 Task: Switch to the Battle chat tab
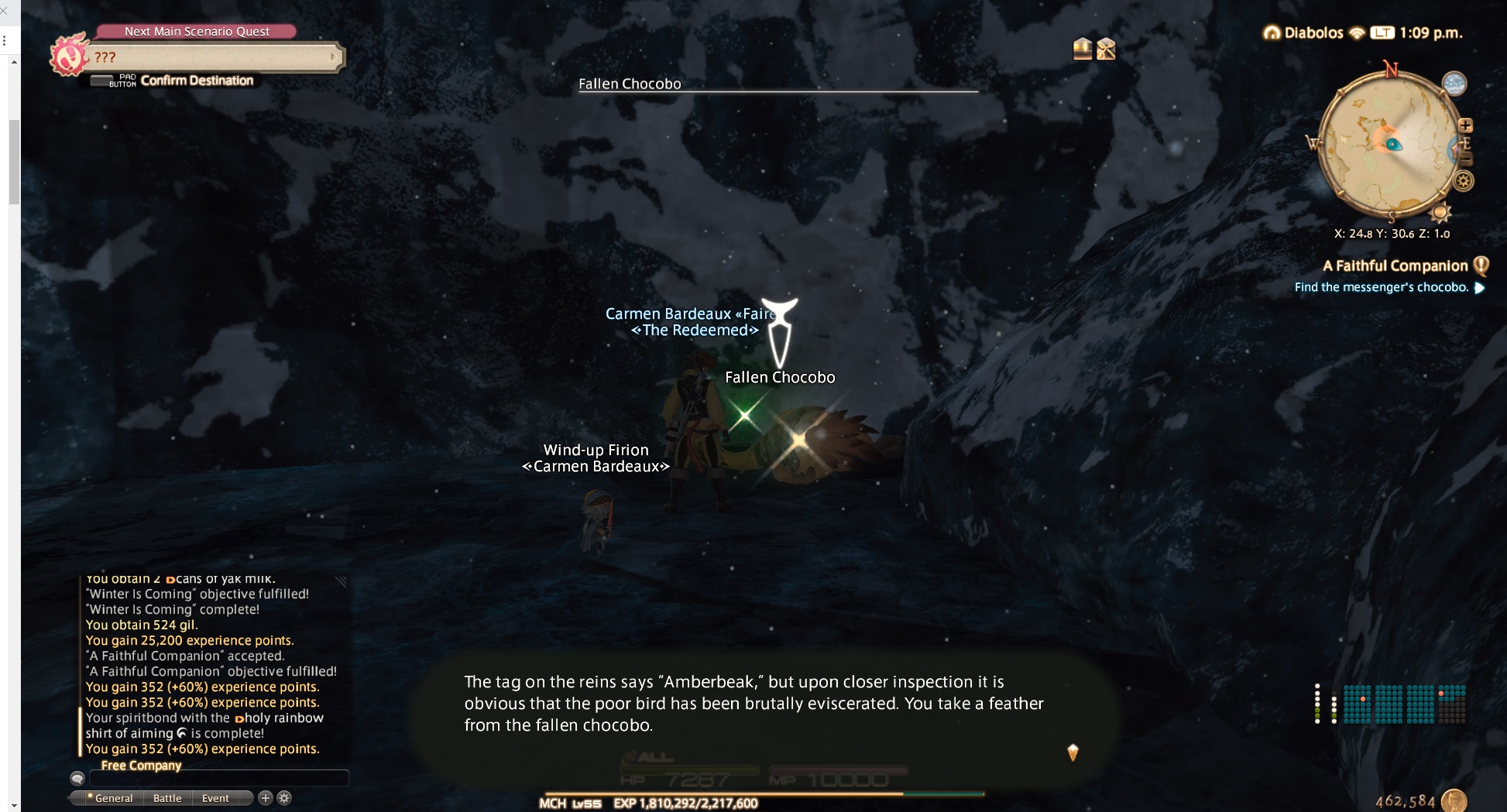tap(167, 798)
